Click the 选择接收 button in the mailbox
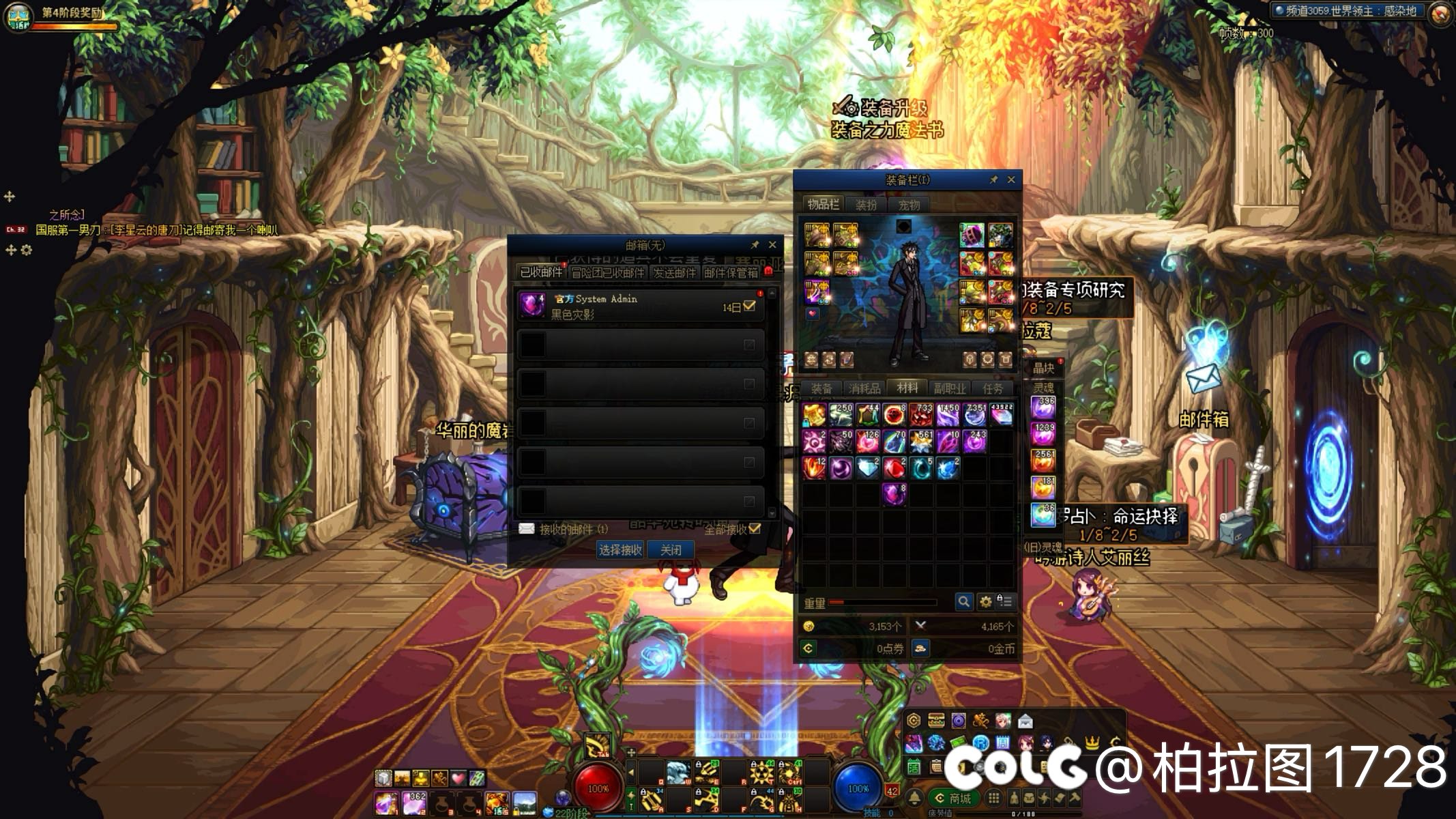This screenshot has height=819, width=1456. [620, 550]
